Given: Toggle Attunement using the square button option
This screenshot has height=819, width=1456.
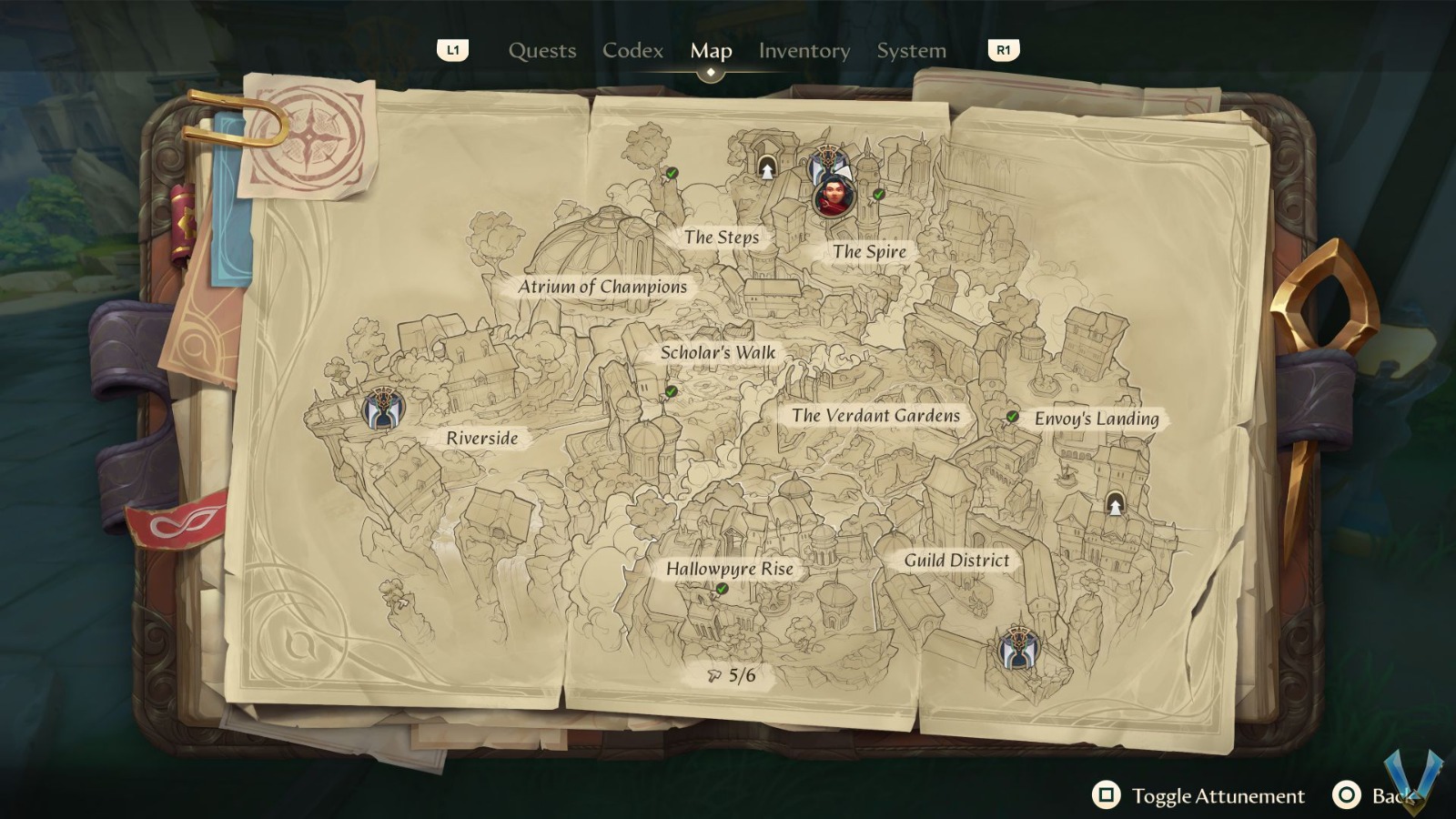Looking at the screenshot, I should click(1107, 796).
